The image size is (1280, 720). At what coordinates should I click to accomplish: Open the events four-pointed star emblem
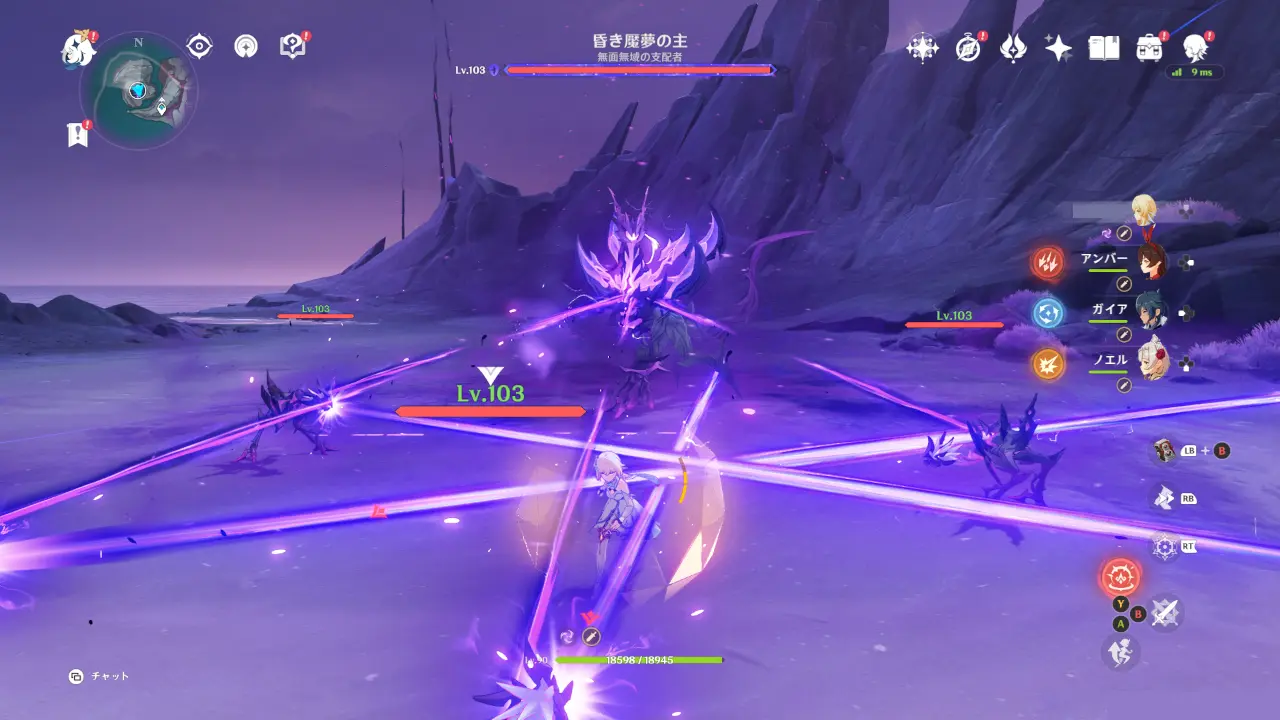tap(921, 47)
